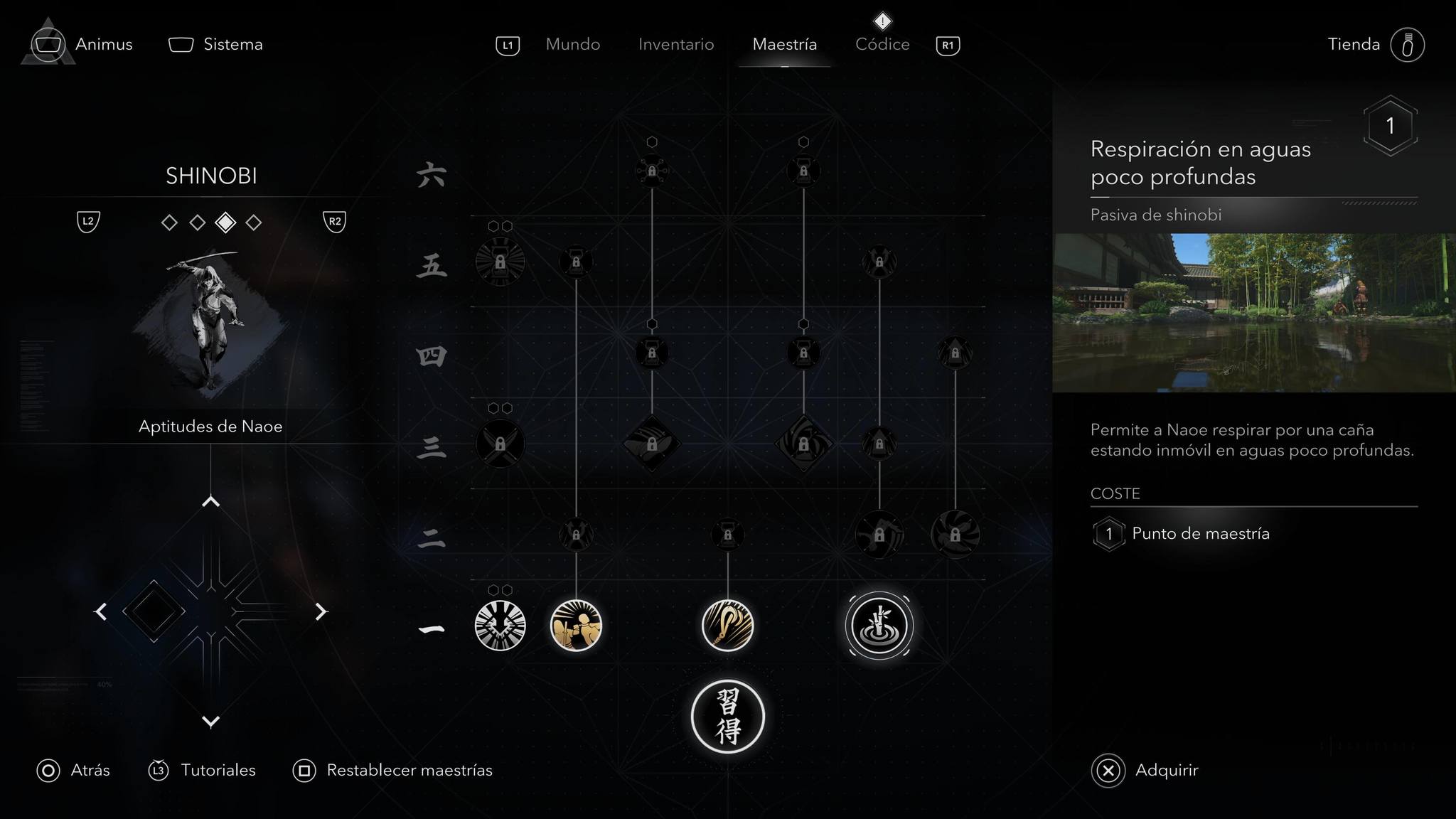Select the Maestría tab
Screen dimensions: 1456x819
pyautogui.click(x=784, y=44)
